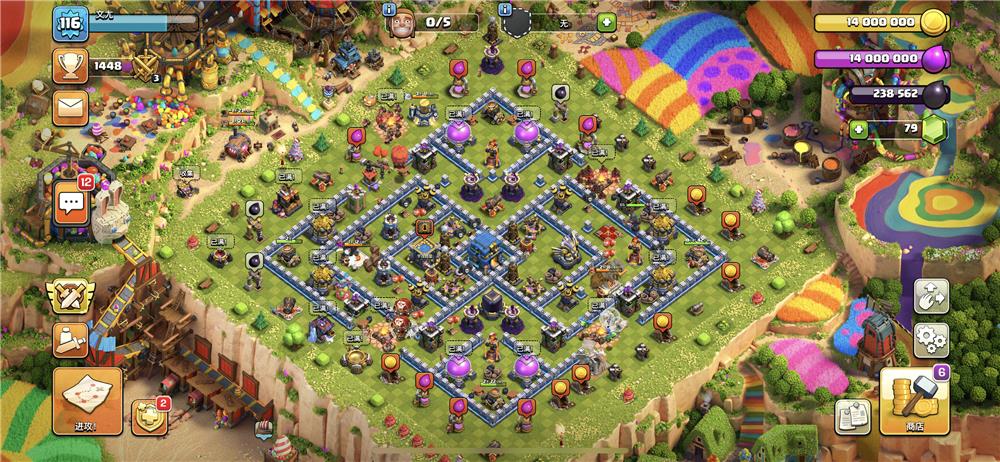Open the village layout editor hand icon

click(x=931, y=296)
